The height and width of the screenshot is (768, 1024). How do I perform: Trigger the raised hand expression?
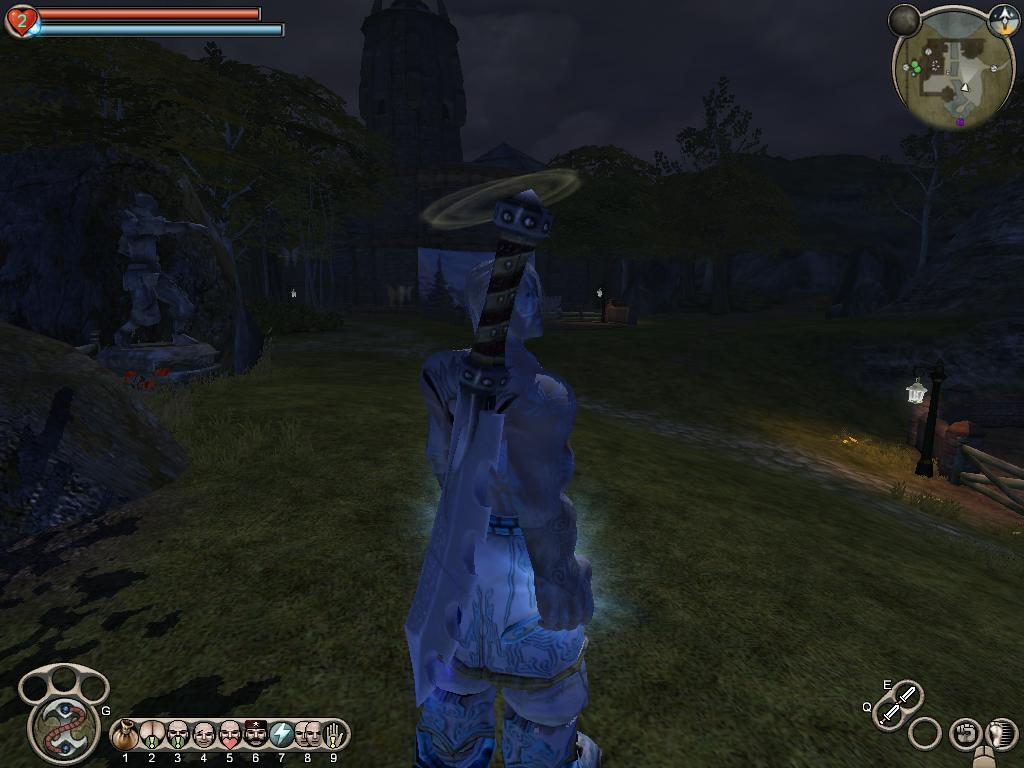pos(333,735)
